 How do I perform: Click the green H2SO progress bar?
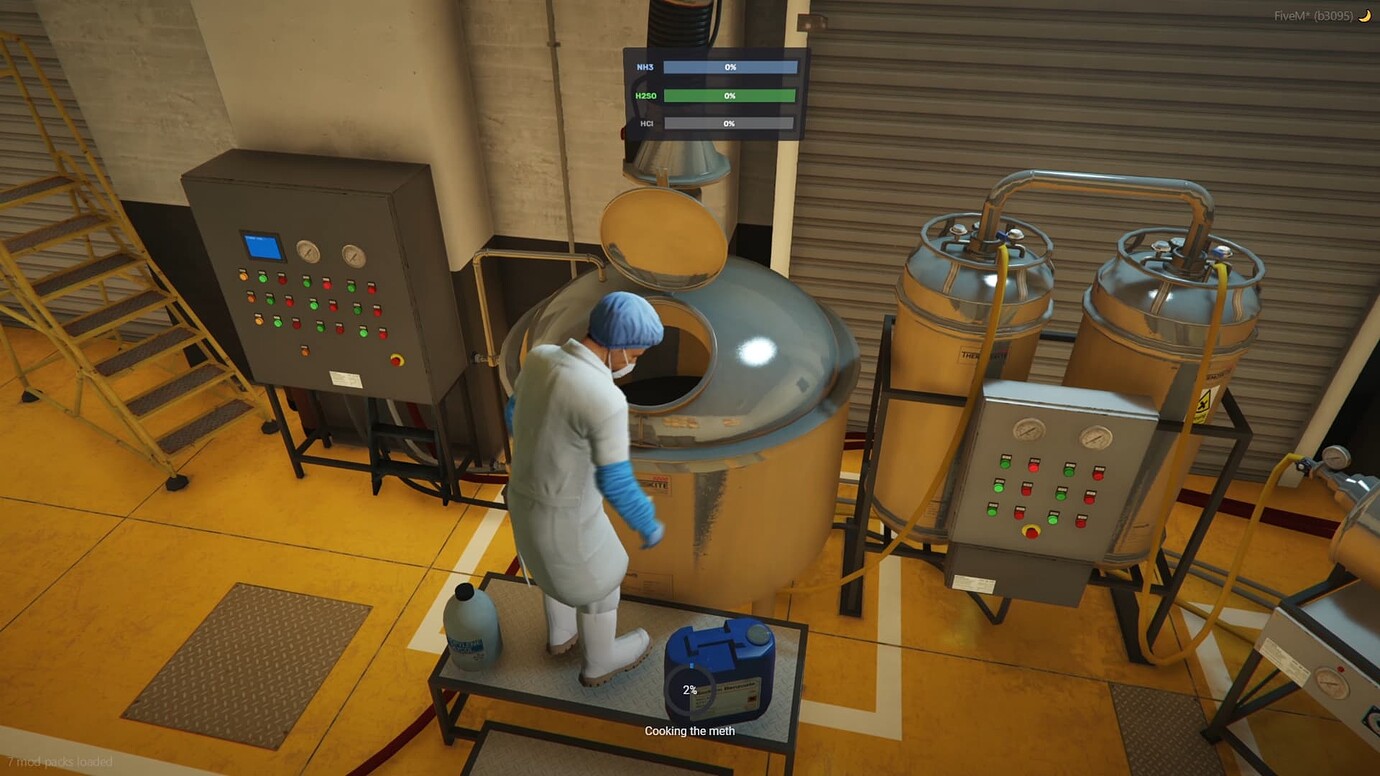pyautogui.click(x=728, y=95)
